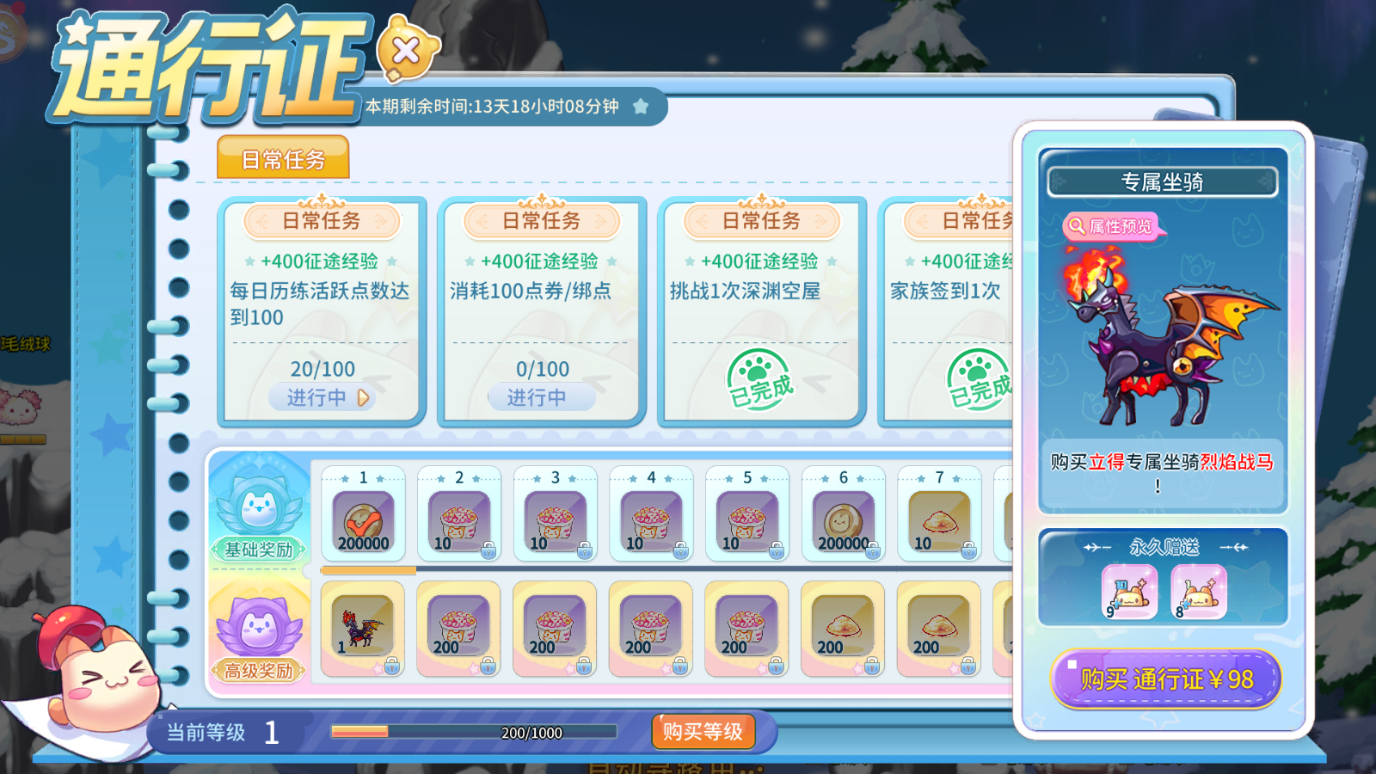Viewport: 1376px width, 774px height.
Task: Click the dark dragon mount reward at premium level 1
Action: point(363,627)
